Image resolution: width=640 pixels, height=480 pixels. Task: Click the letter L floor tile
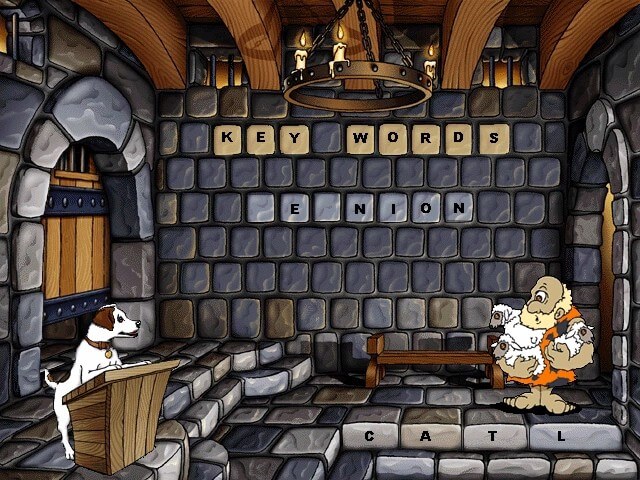click(x=561, y=436)
